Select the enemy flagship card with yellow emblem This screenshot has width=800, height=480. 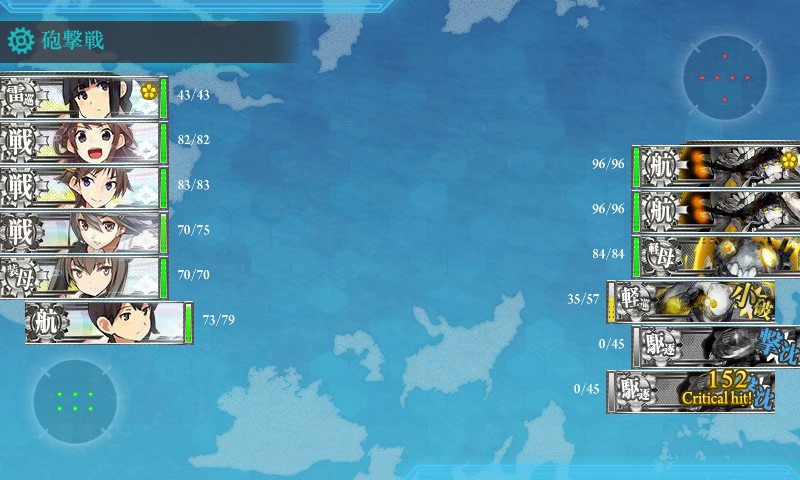718,166
